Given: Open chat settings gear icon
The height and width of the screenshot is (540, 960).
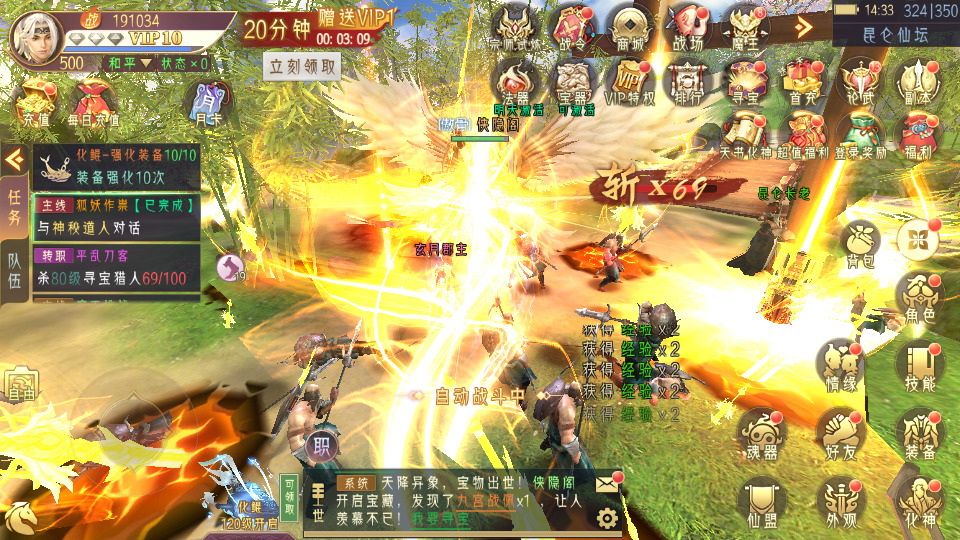Looking at the screenshot, I should (x=607, y=517).
